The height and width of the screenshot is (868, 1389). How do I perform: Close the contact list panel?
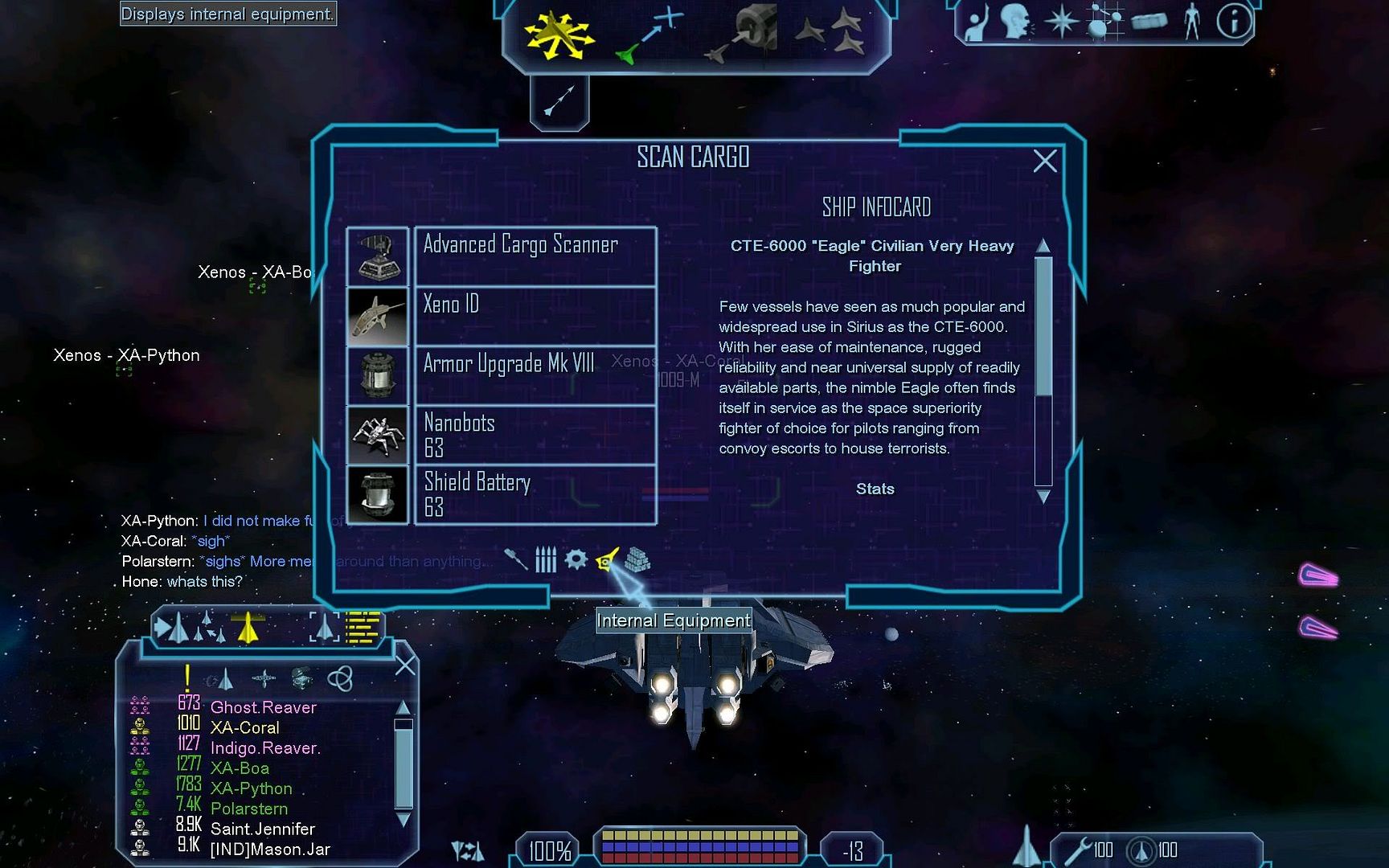[406, 665]
